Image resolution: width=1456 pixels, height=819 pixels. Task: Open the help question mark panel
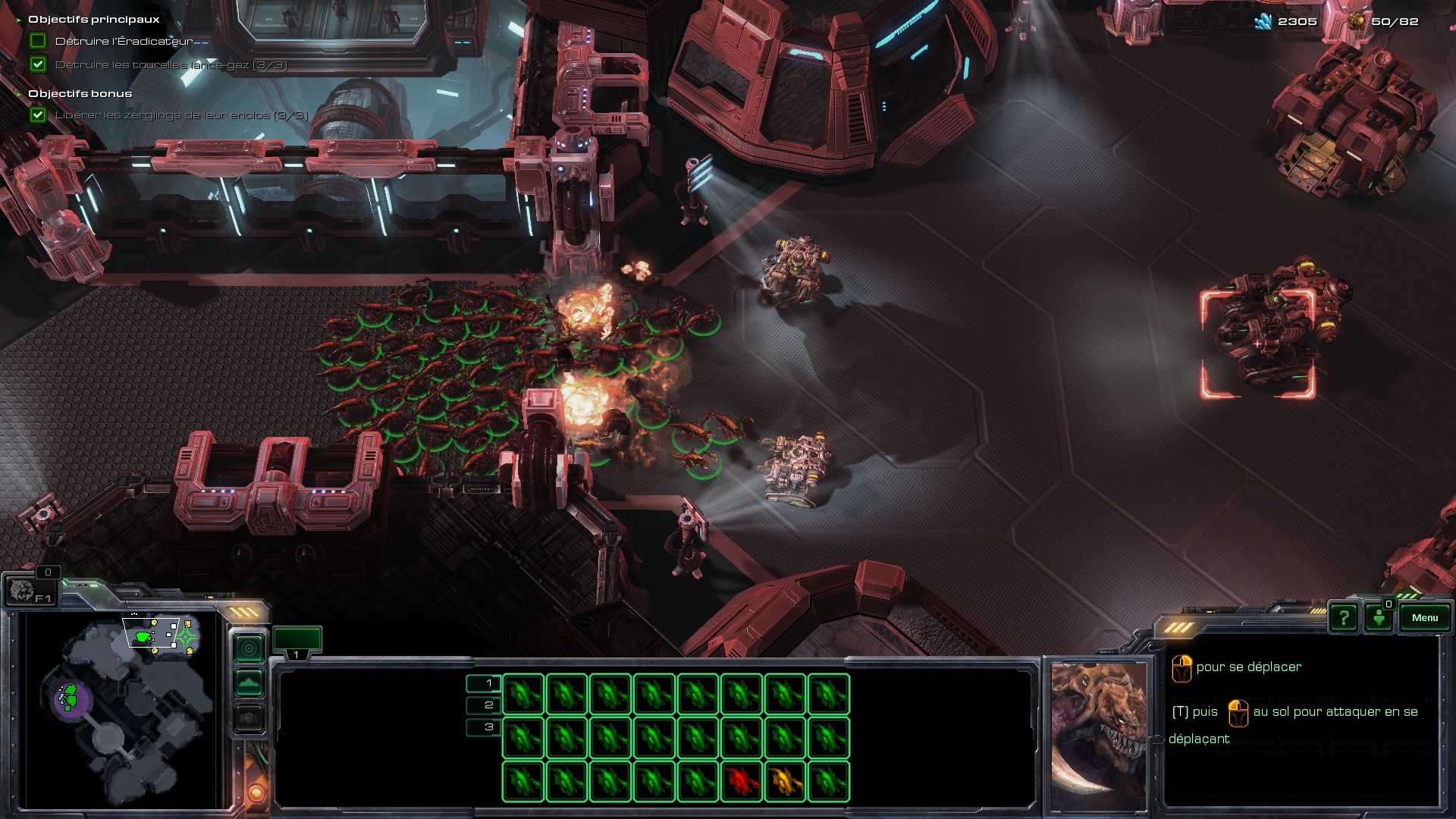pyautogui.click(x=1343, y=617)
